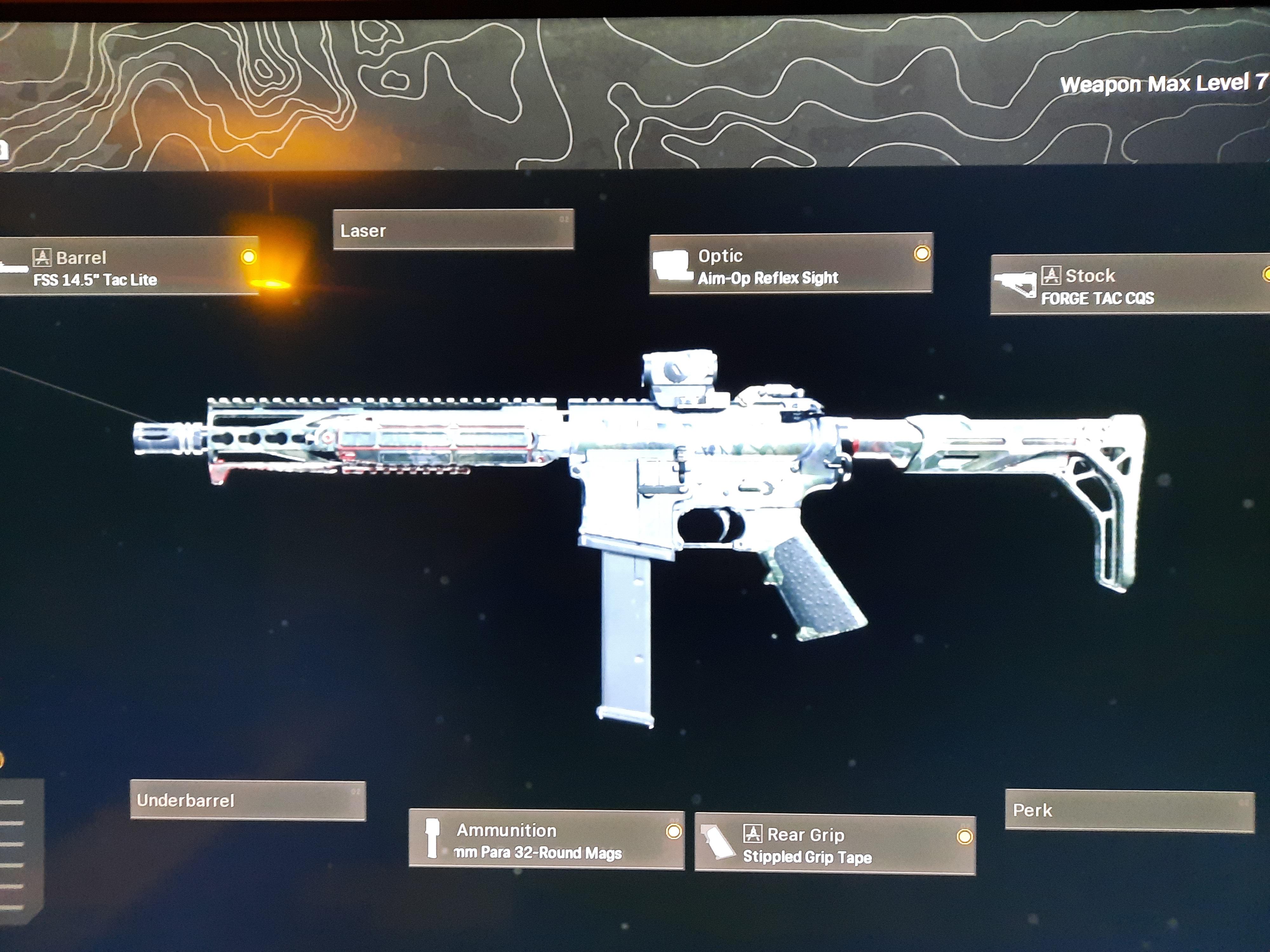Toggle the yellow indicator on the Barrel slot
Viewport: 1270px width, 952px height.
coord(249,256)
